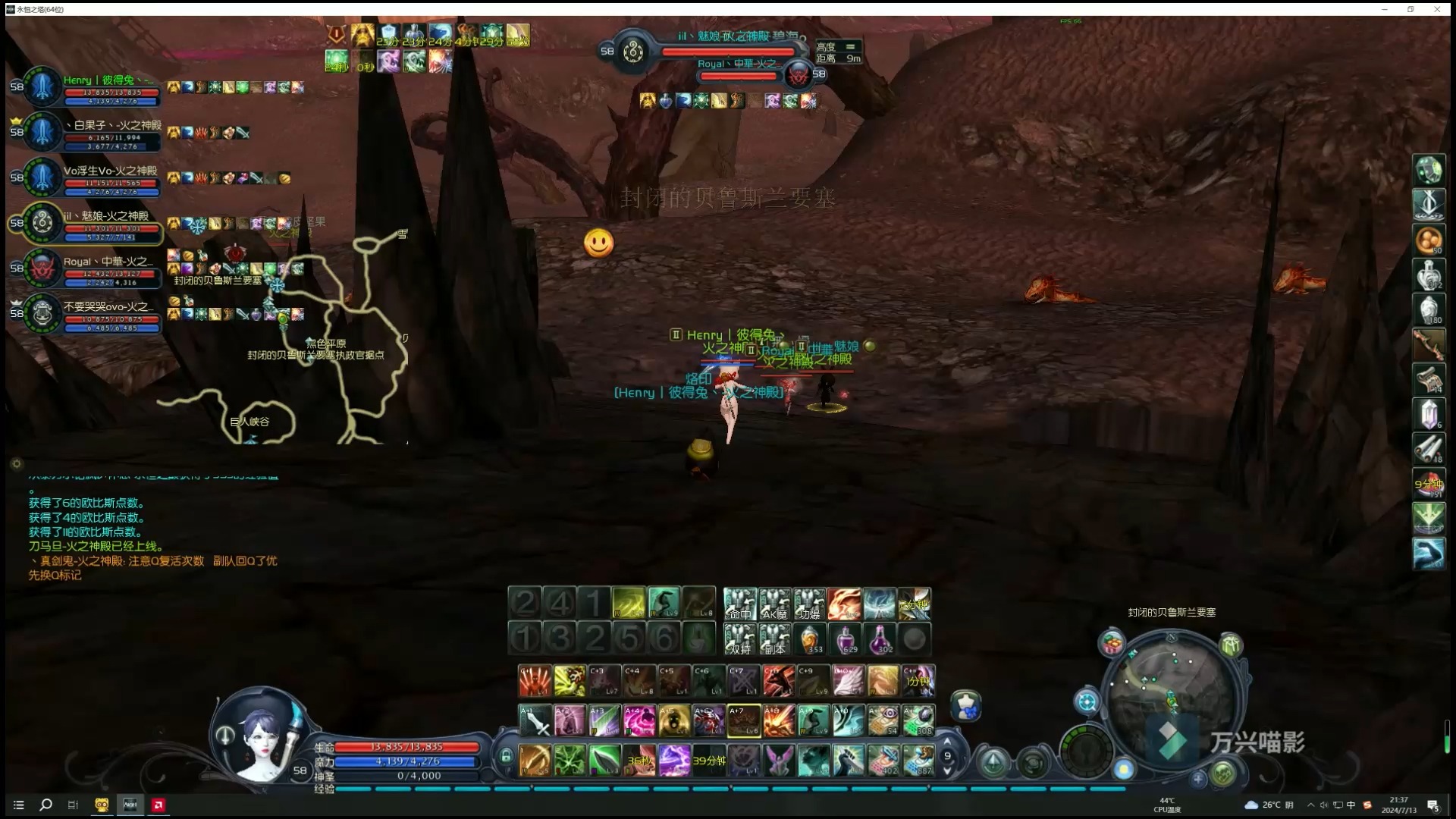
Task: Activate the sword attack skill A+1
Action: point(535,720)
